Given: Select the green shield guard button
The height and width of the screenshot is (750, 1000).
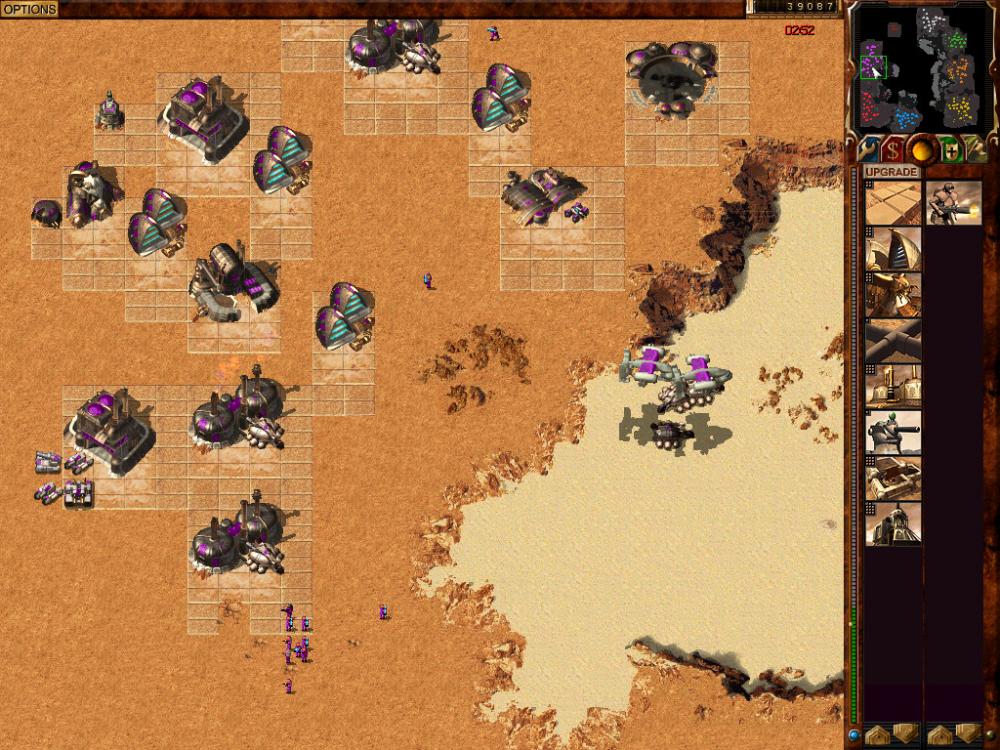Looking at the screenshot, I should coord(948,150).
